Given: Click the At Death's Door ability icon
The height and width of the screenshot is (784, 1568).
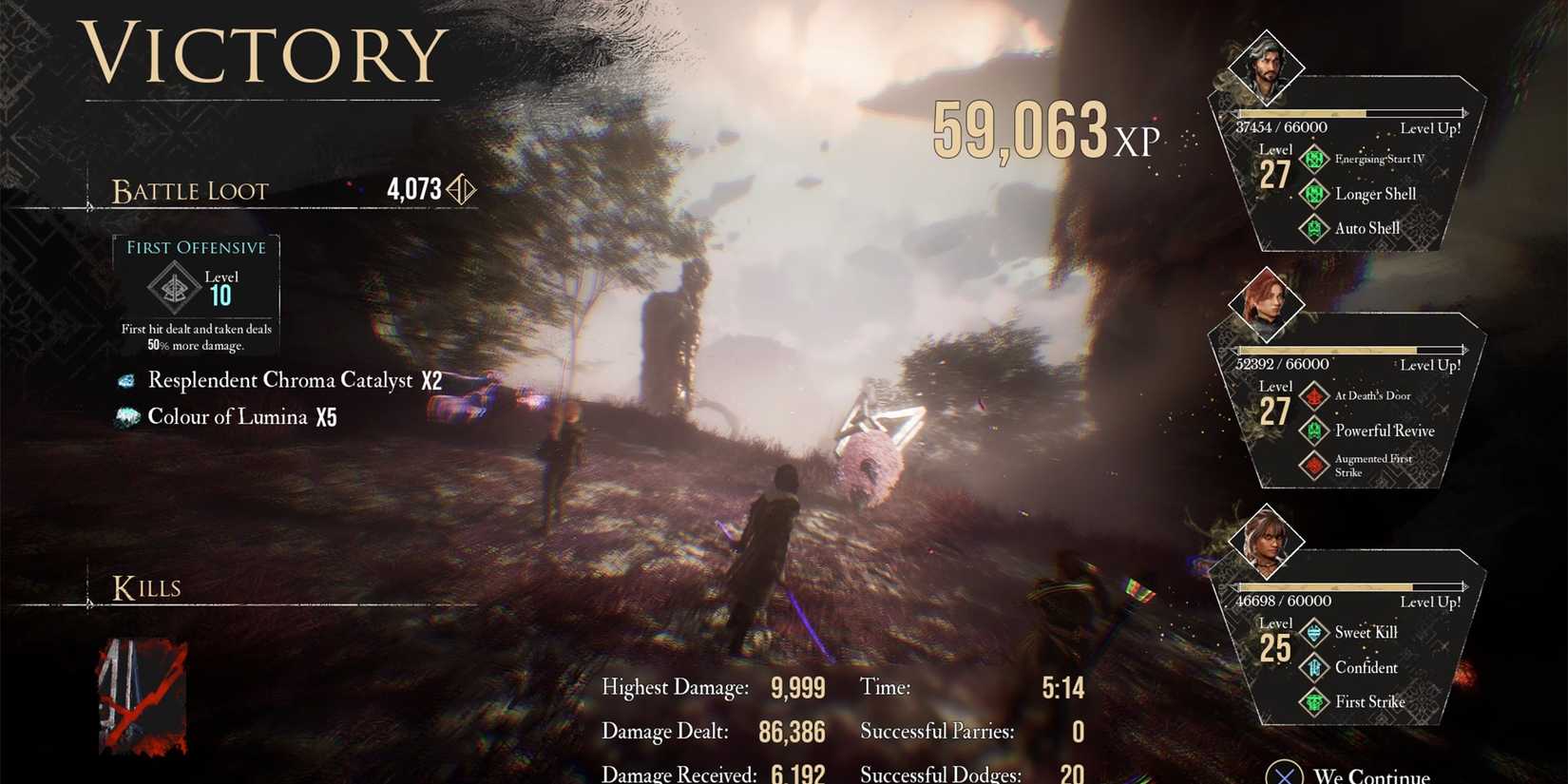Looking at the screenshot, I should [1314, 396].
